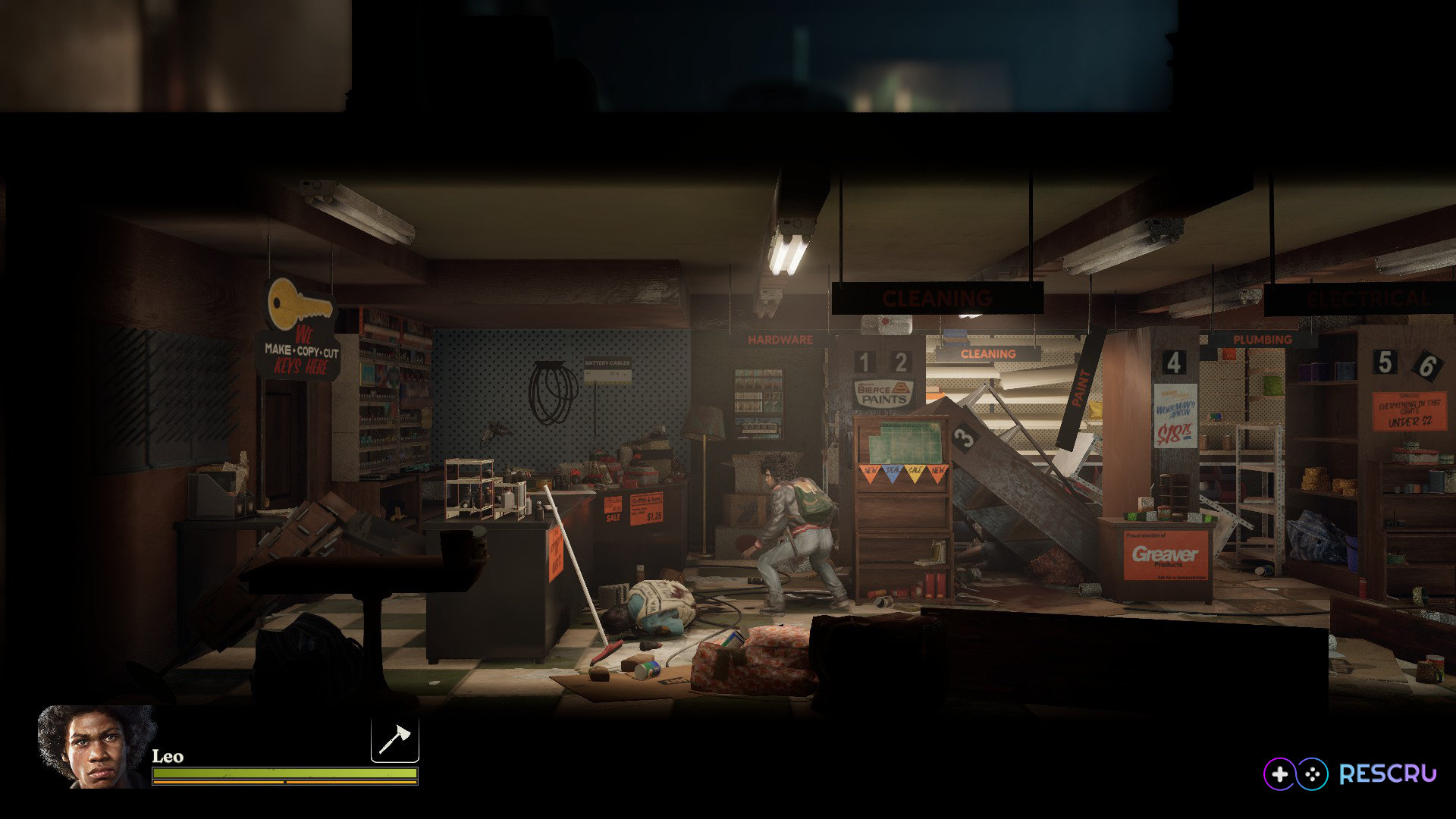
Task: Click Leo's character portrait
Action: (x=95, y=747)
